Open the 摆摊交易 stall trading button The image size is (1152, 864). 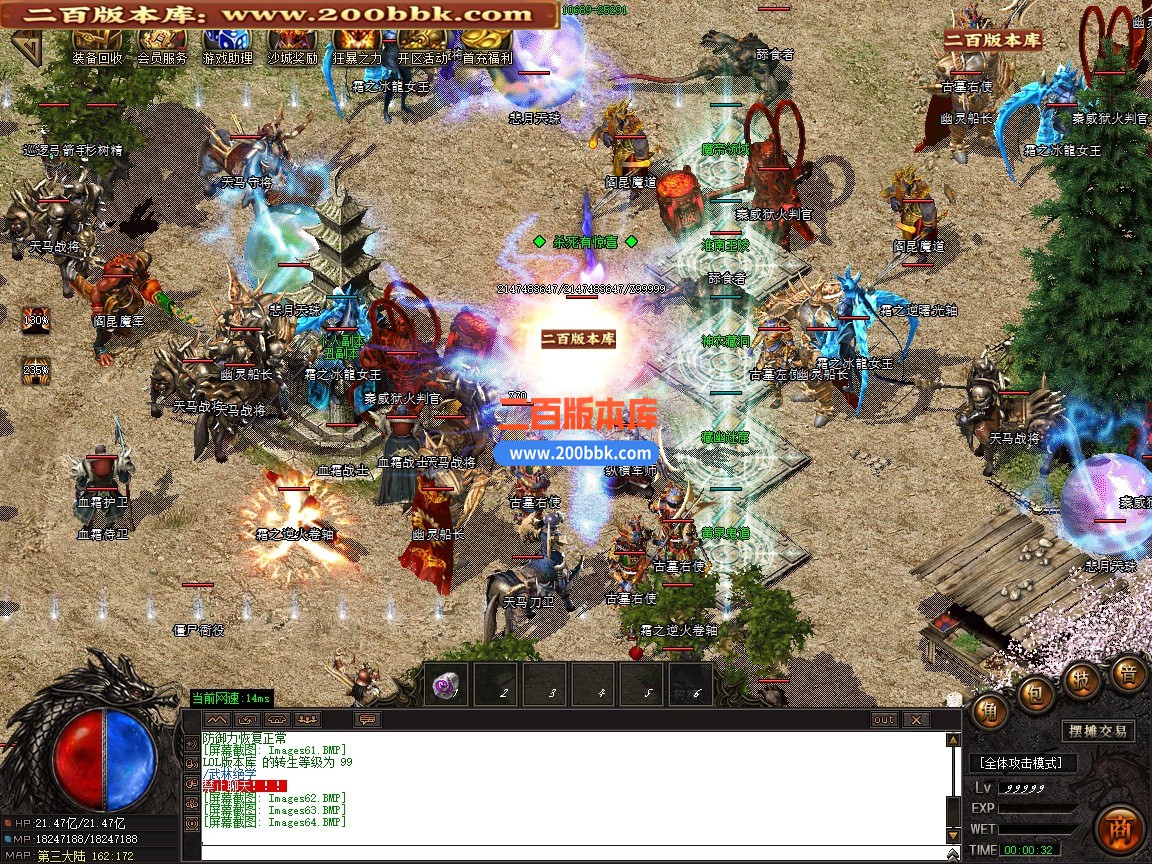coord(1097,731)
